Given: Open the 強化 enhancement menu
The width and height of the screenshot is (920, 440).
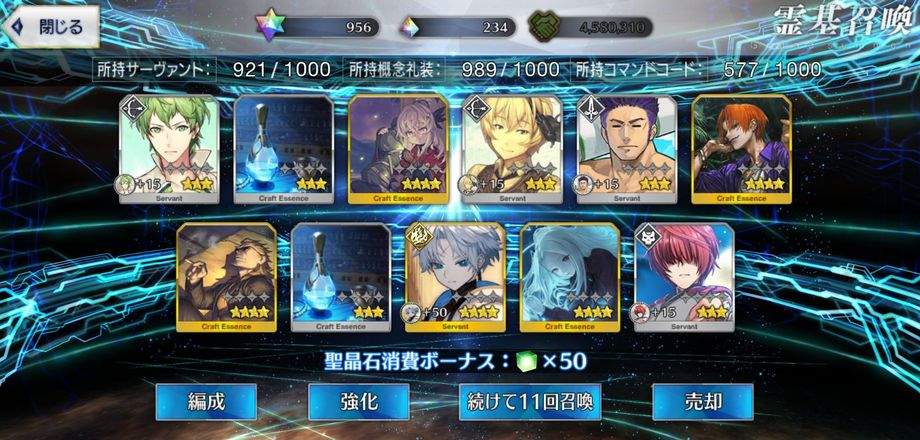Looking at the screenshot, I should point(358,402).
